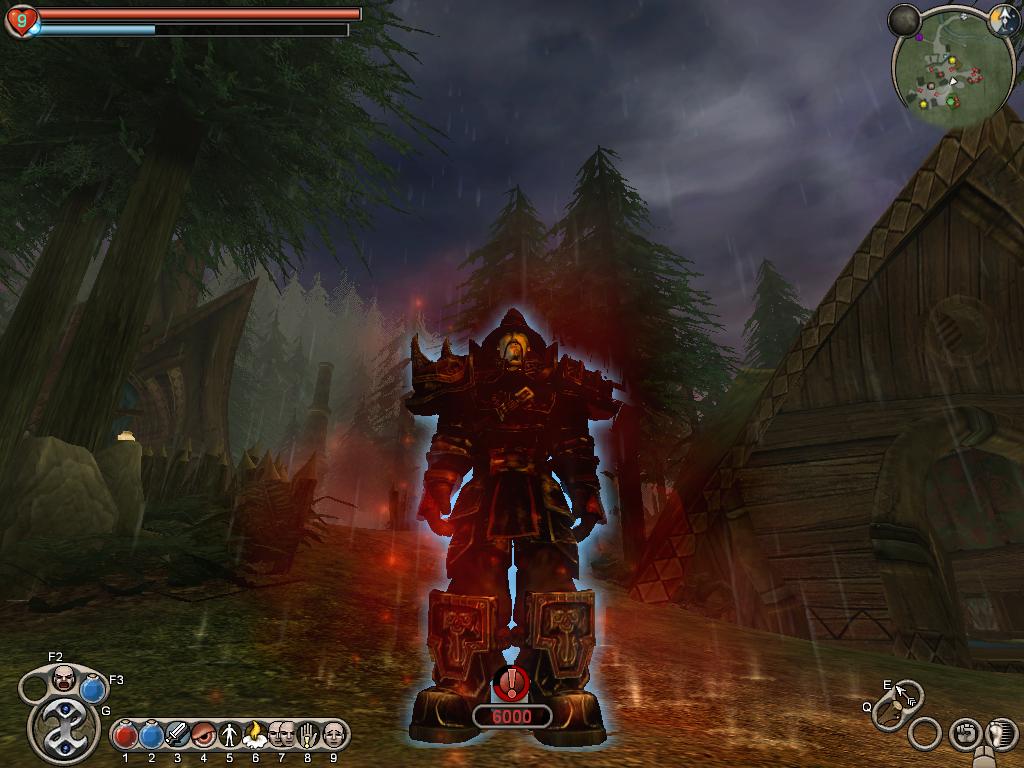Screen dimensions: 1024x768
Task: Select the white human figure hotbar icon
Action: pos(229,736)
